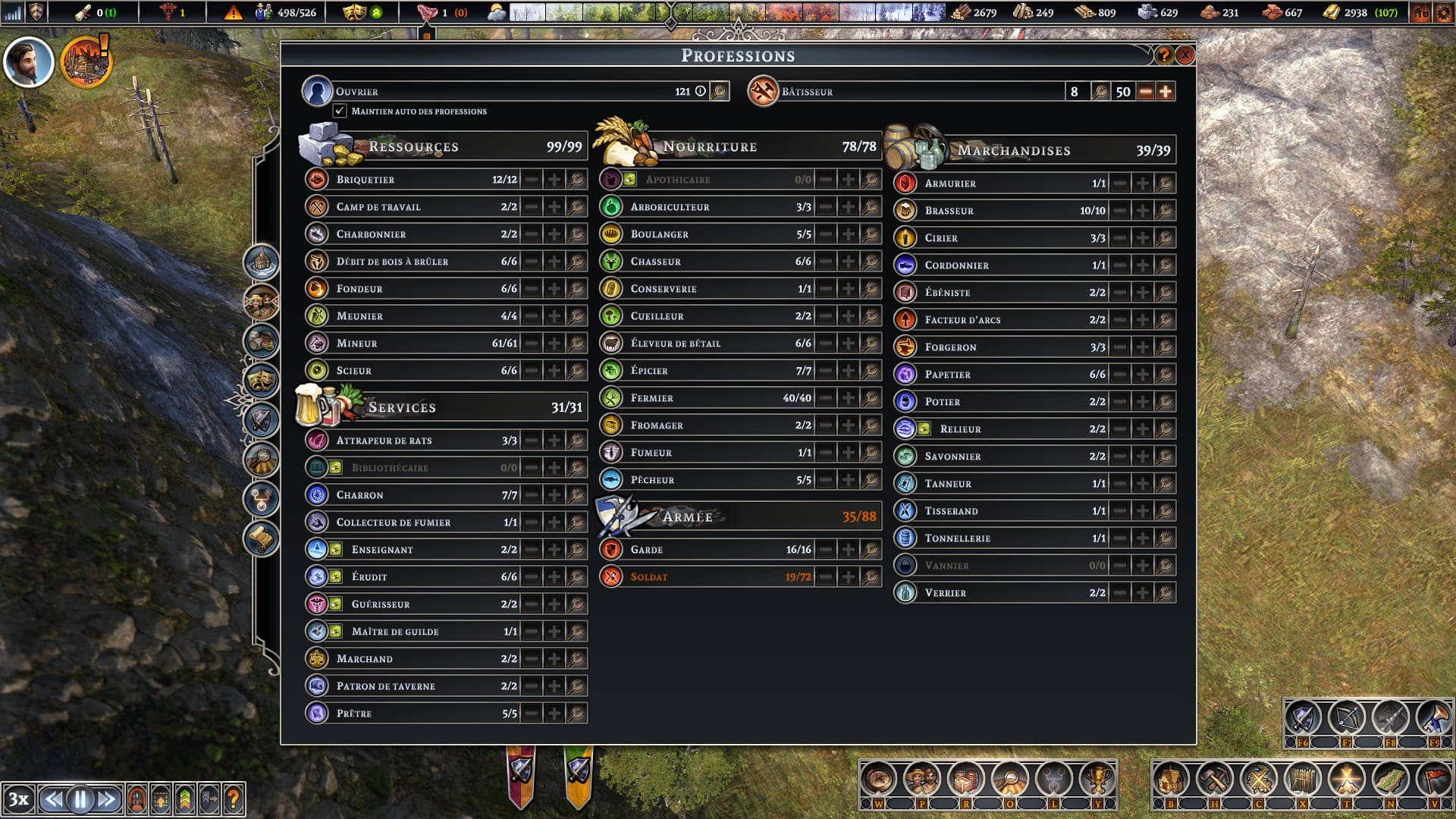Increase the Bâtisseur worker count
This screenshot has height=819, width=1456.
1166,92
